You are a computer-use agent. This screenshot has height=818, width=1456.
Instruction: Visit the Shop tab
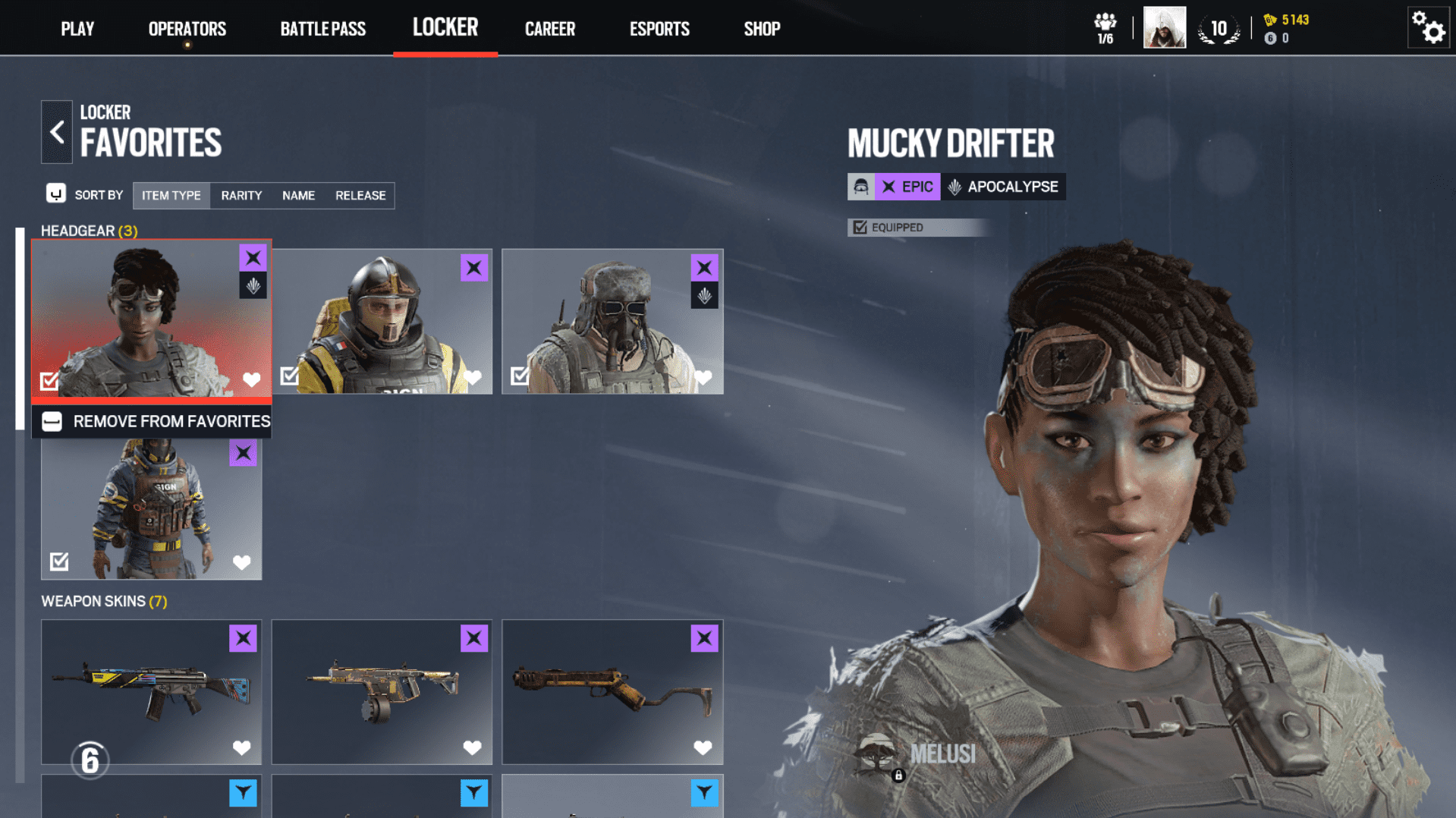(x=761, y=29)
